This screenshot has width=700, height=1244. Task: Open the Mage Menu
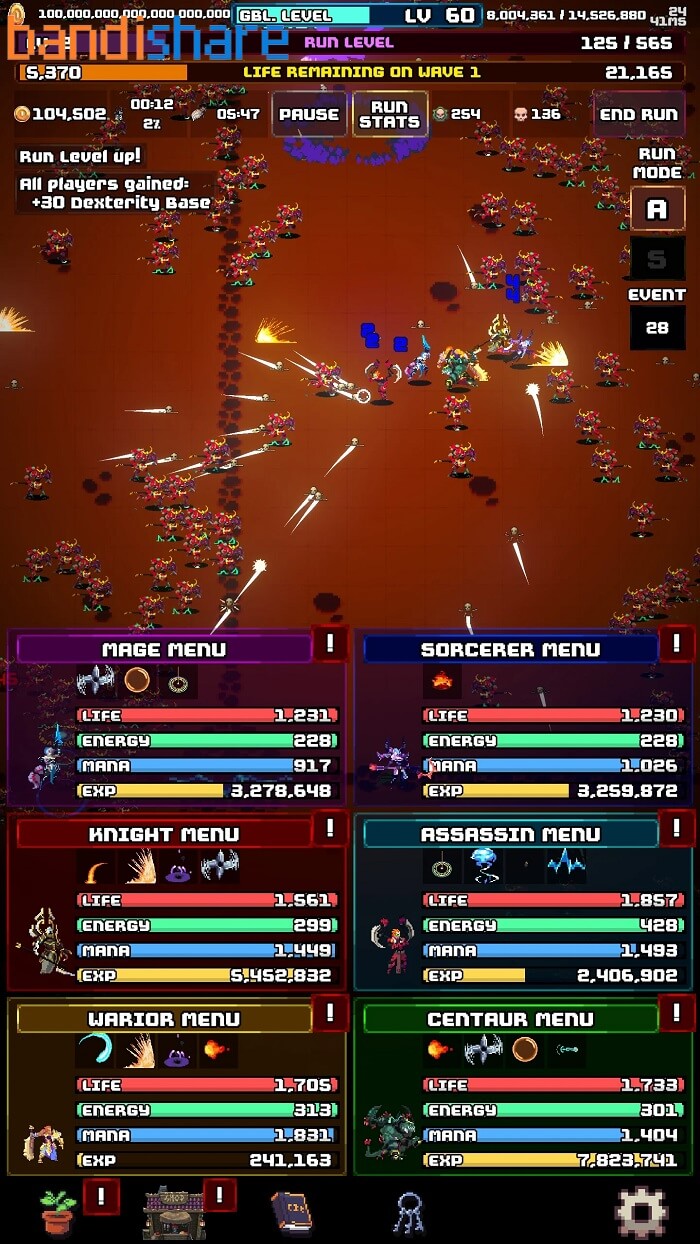(164, 649)
